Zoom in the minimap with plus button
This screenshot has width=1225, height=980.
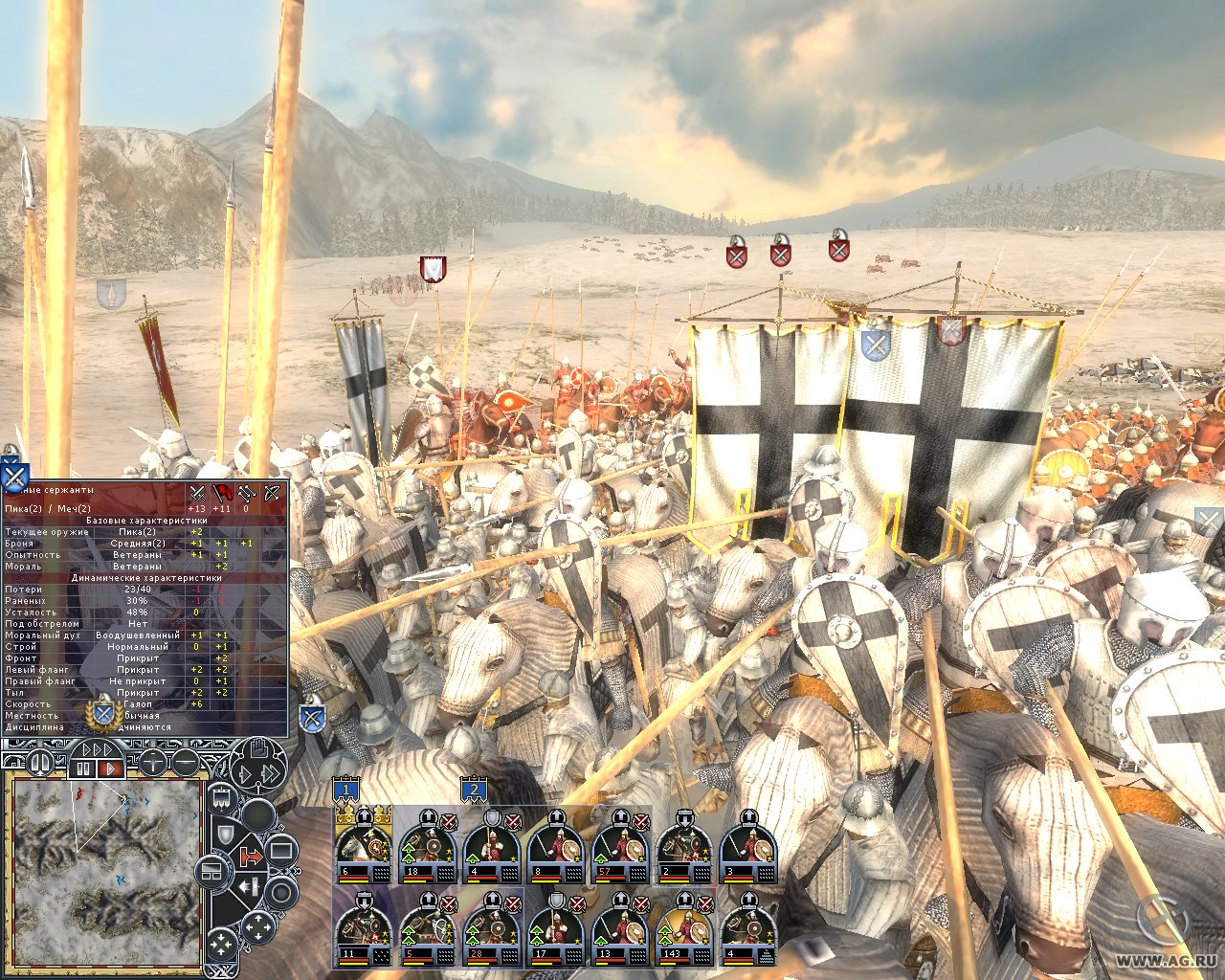click(x=154, y=763)
